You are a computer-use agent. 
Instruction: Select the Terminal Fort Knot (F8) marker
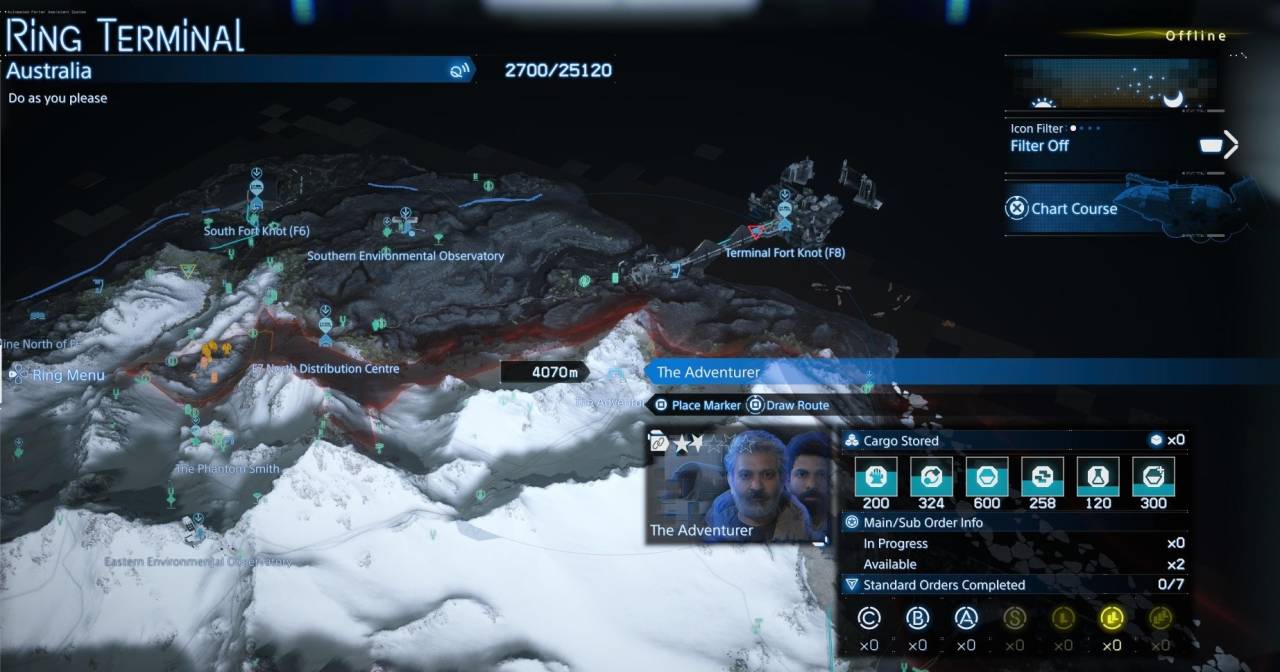tap(785, 224)
